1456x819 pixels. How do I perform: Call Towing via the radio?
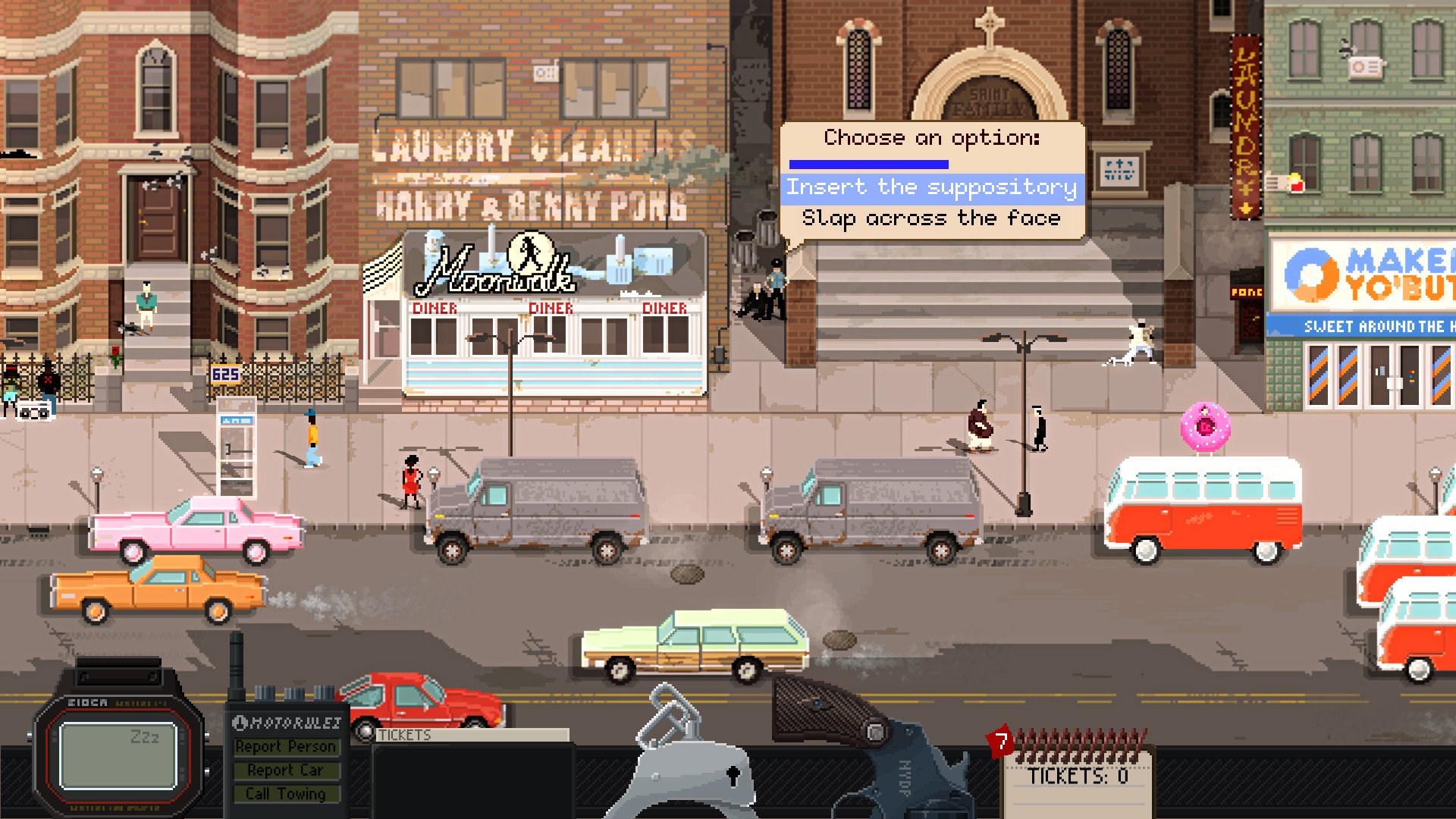[285, 794]
